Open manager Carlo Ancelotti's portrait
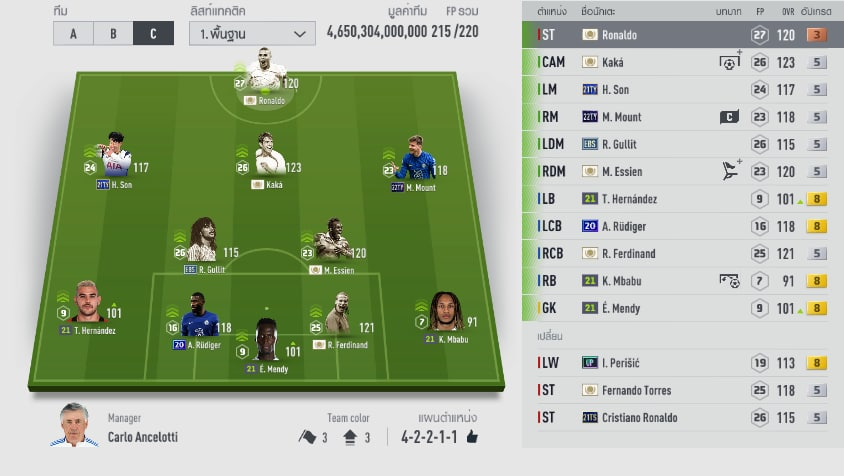 [x=73, y=425]
